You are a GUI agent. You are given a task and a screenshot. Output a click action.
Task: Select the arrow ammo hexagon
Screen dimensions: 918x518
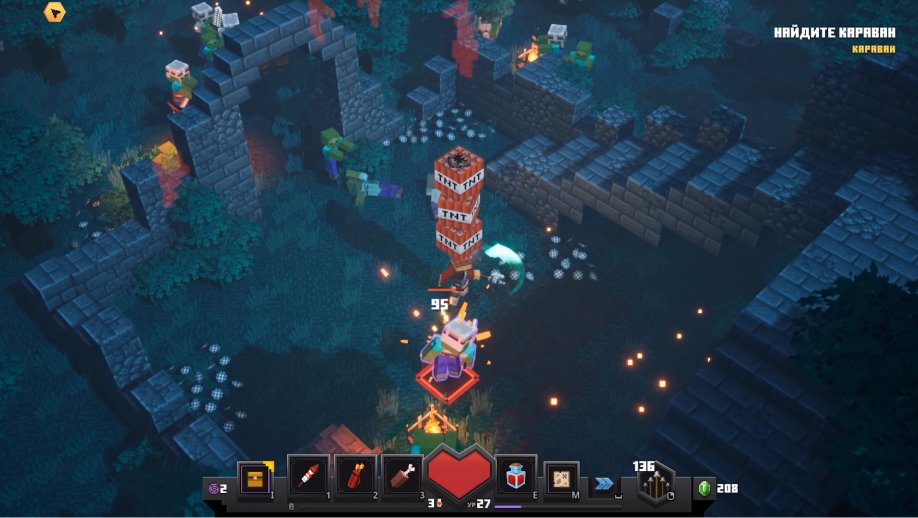click(655, 484)
